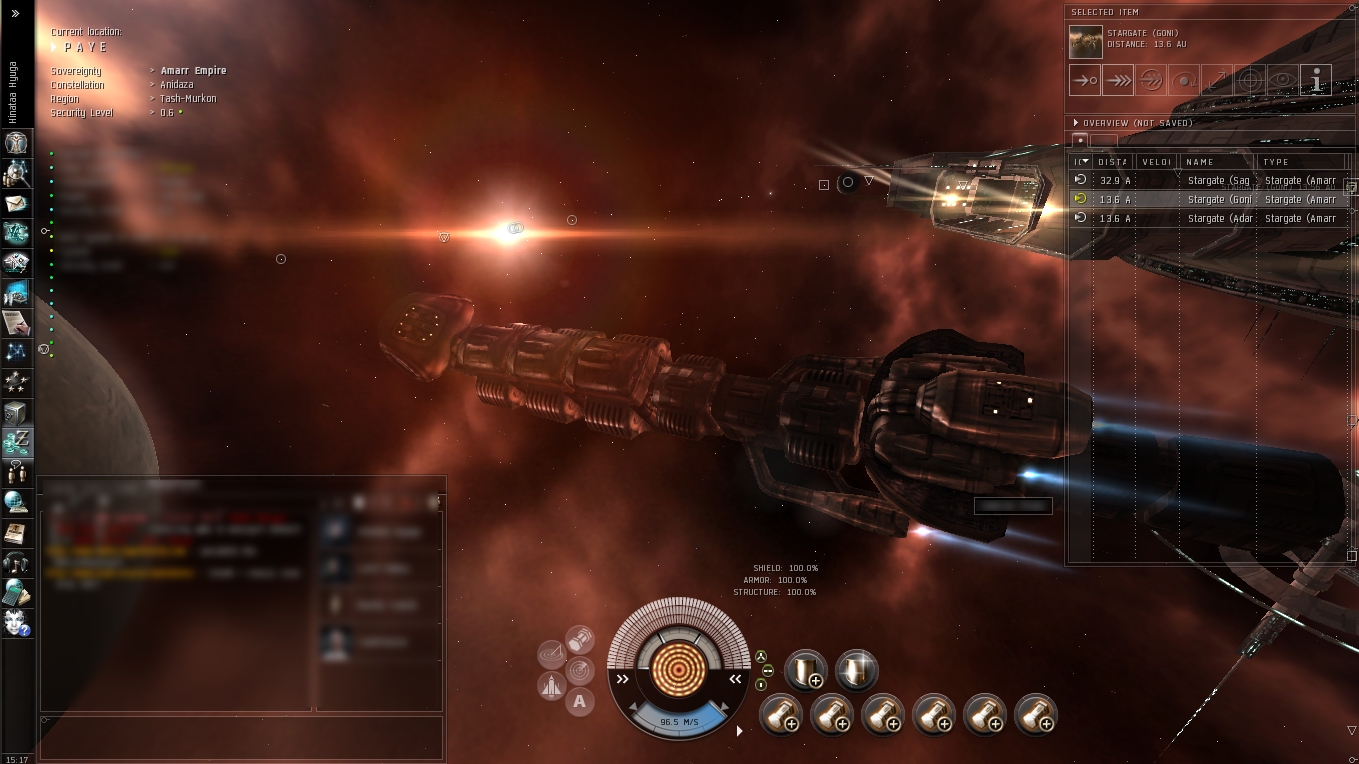
Task: Open the help mask icon with question mark
Action: [x=16, y=621]
